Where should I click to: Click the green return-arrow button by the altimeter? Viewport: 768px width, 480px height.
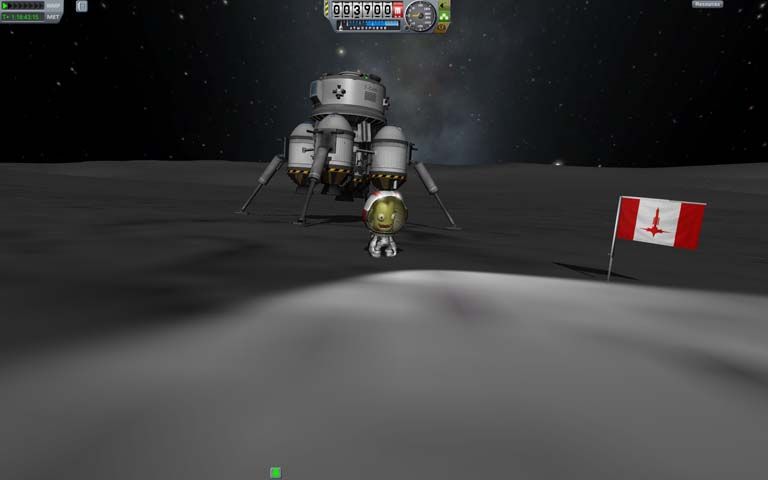click(444, 5)
